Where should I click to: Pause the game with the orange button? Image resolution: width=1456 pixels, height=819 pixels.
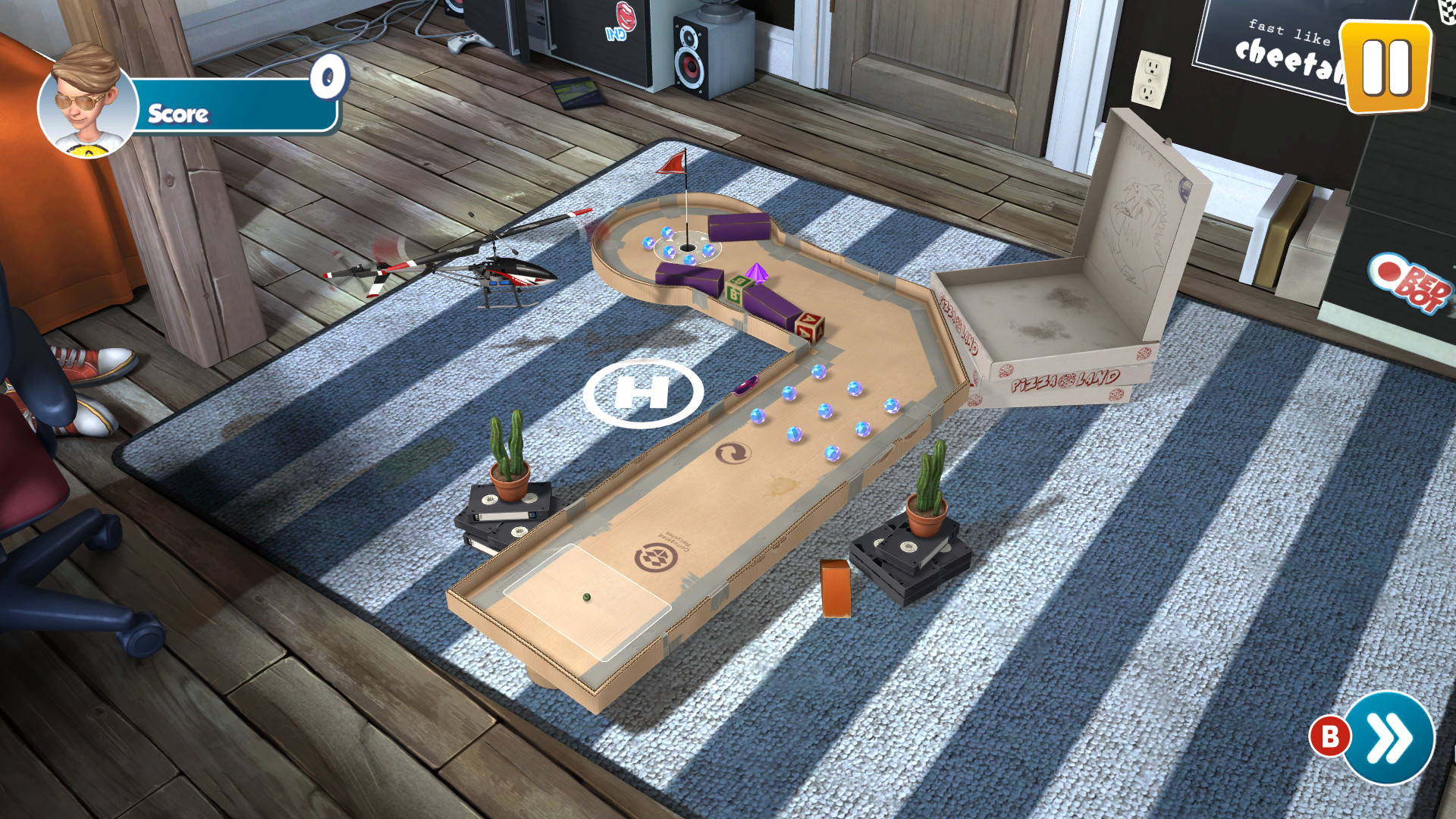click(x=1385, y=67)
